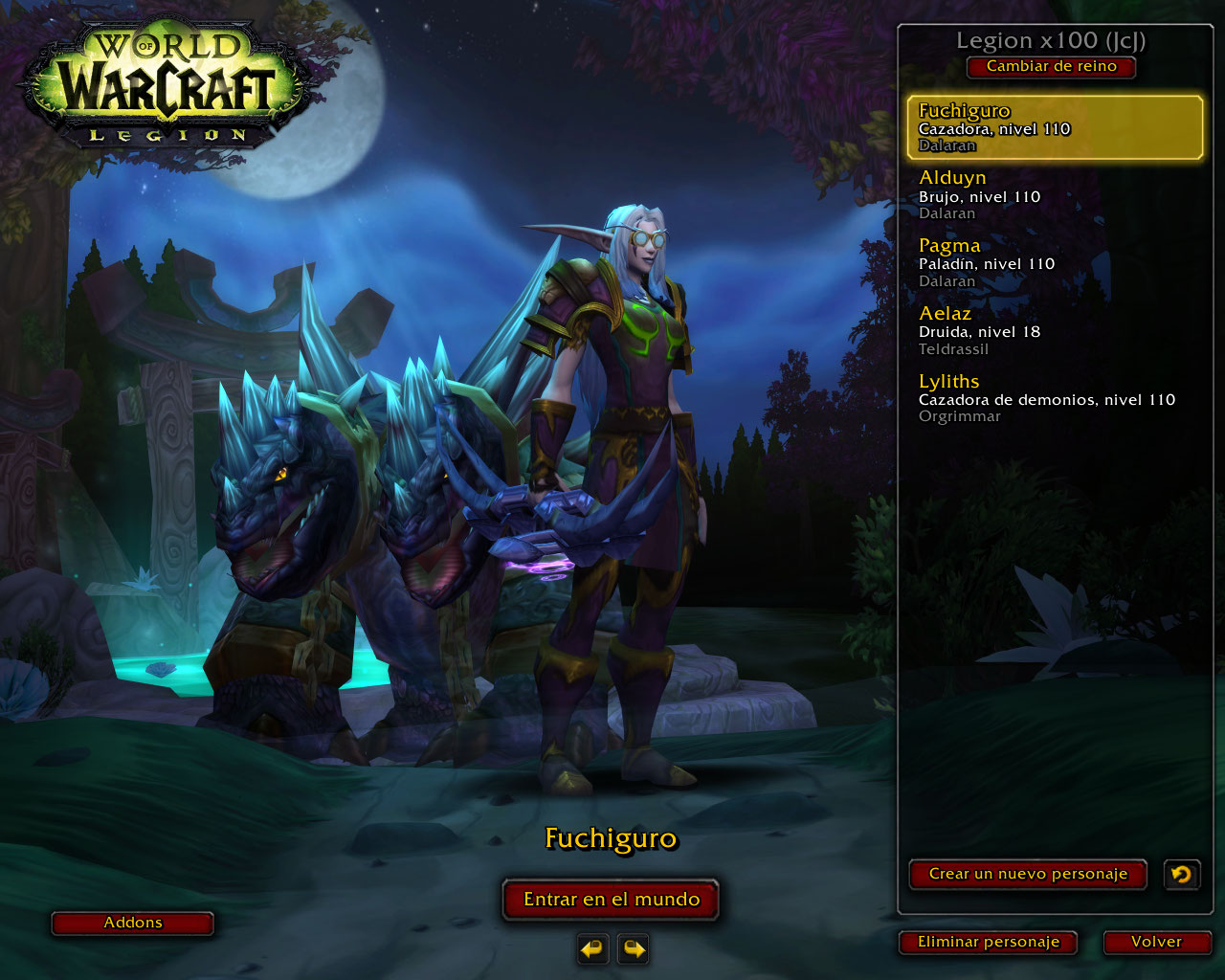This screenshot has width=1225, height=980.
Task: Rotate the character with the right arrow
Action: 634,948
